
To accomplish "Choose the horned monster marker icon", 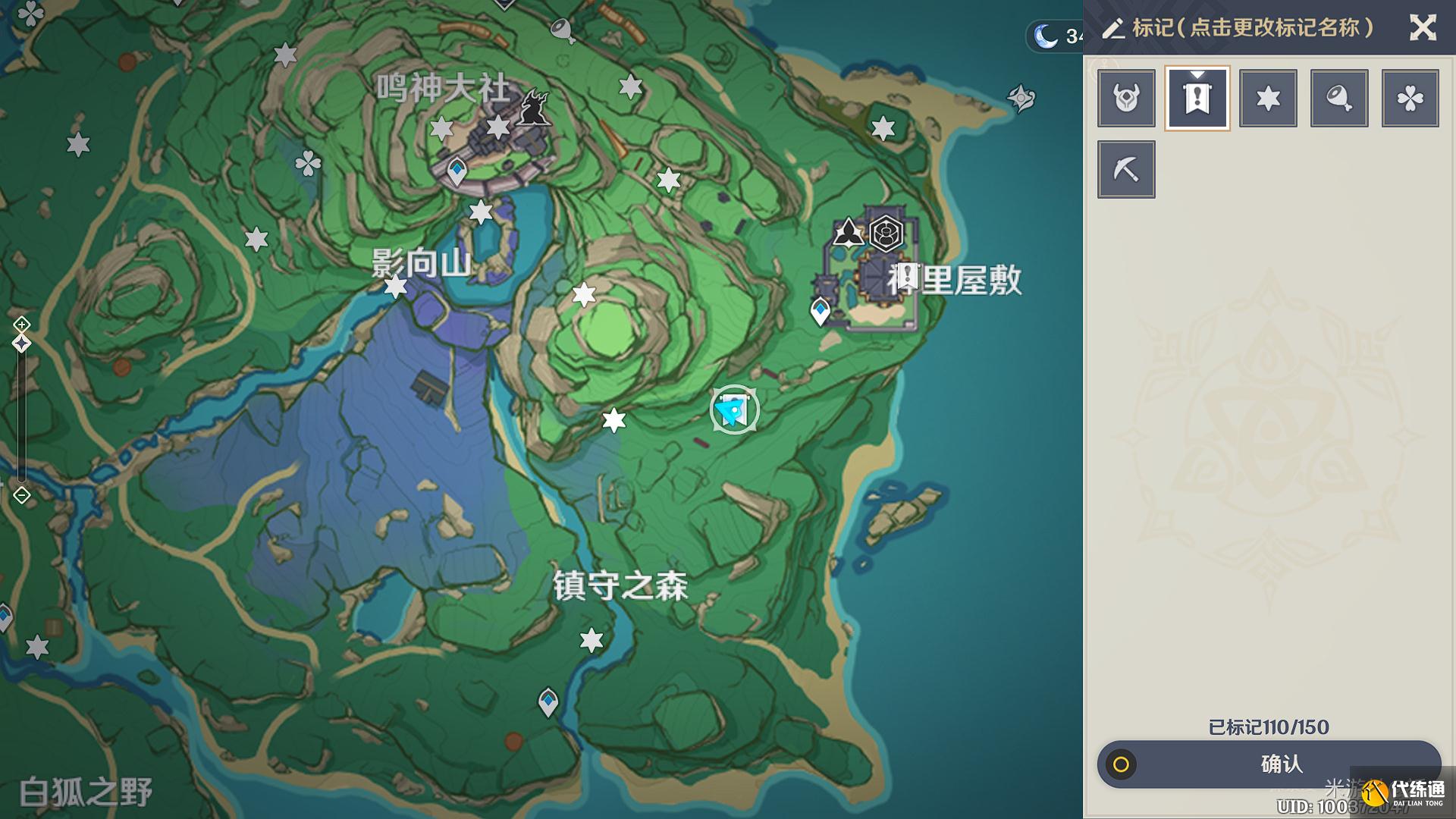I will tap(1126, 99).
